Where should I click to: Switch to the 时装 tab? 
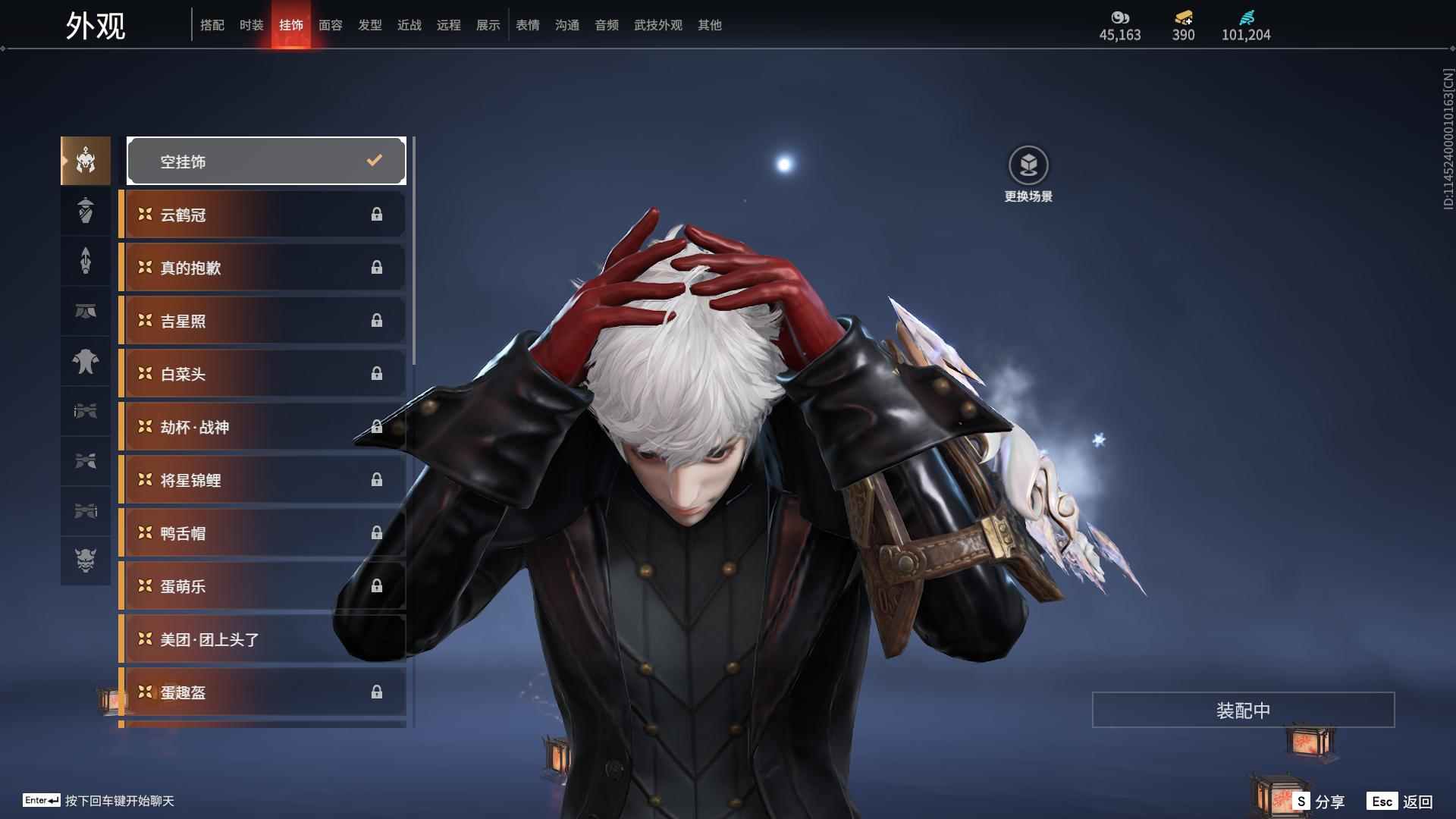point(251,25)
